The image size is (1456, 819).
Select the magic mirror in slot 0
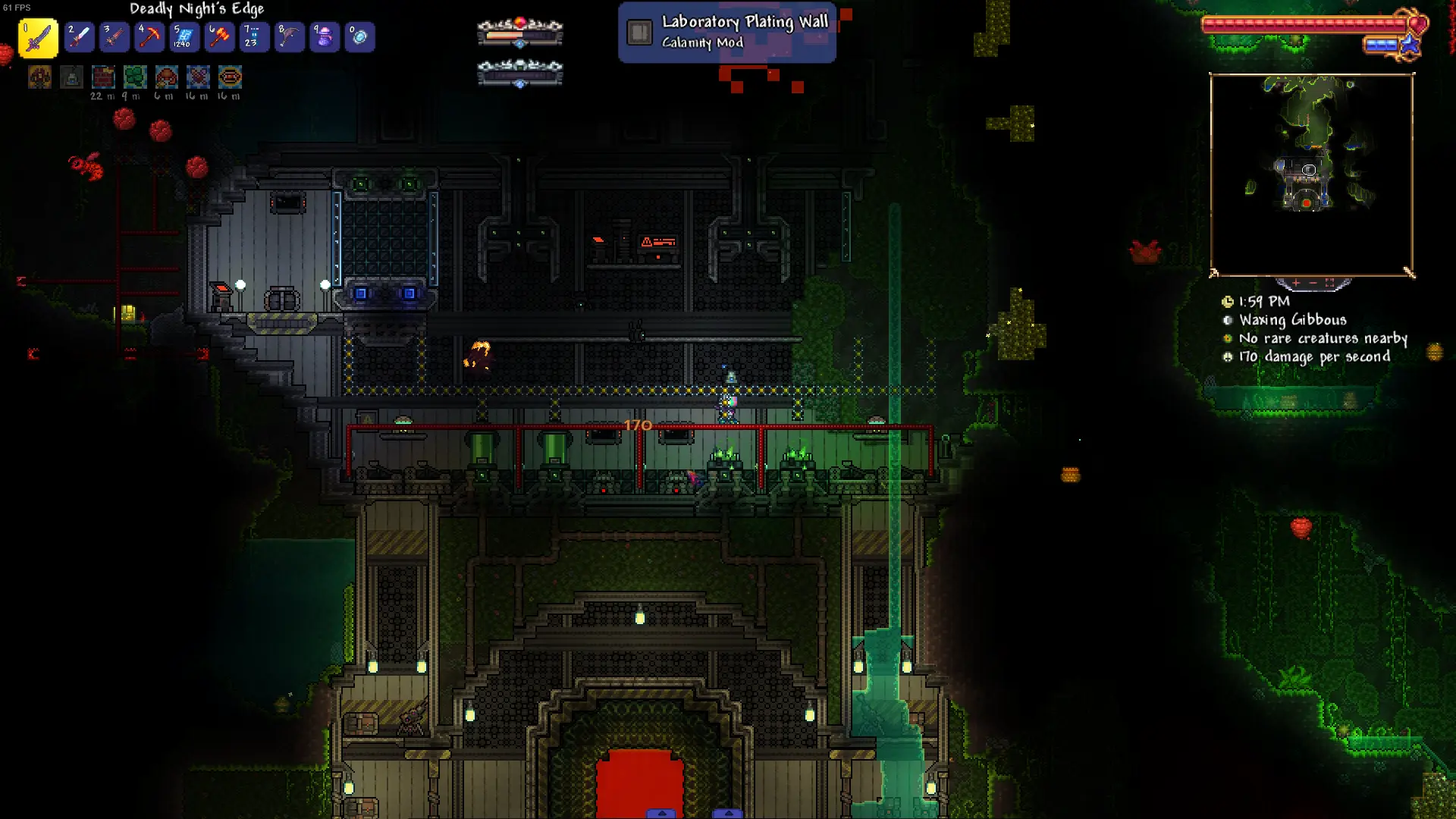pyautogui.click(x=359, y=37)
